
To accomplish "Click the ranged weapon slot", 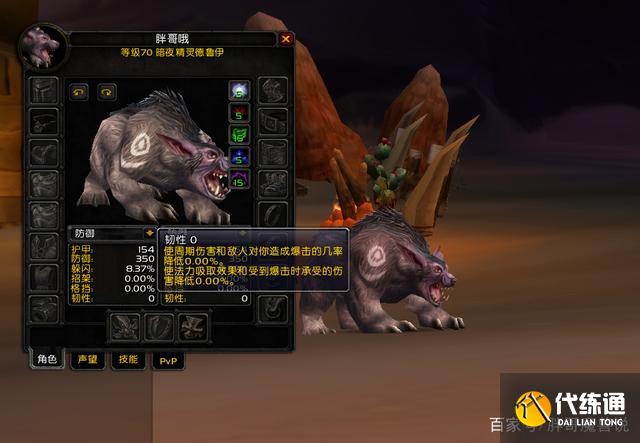I will (x=192, y=326).
